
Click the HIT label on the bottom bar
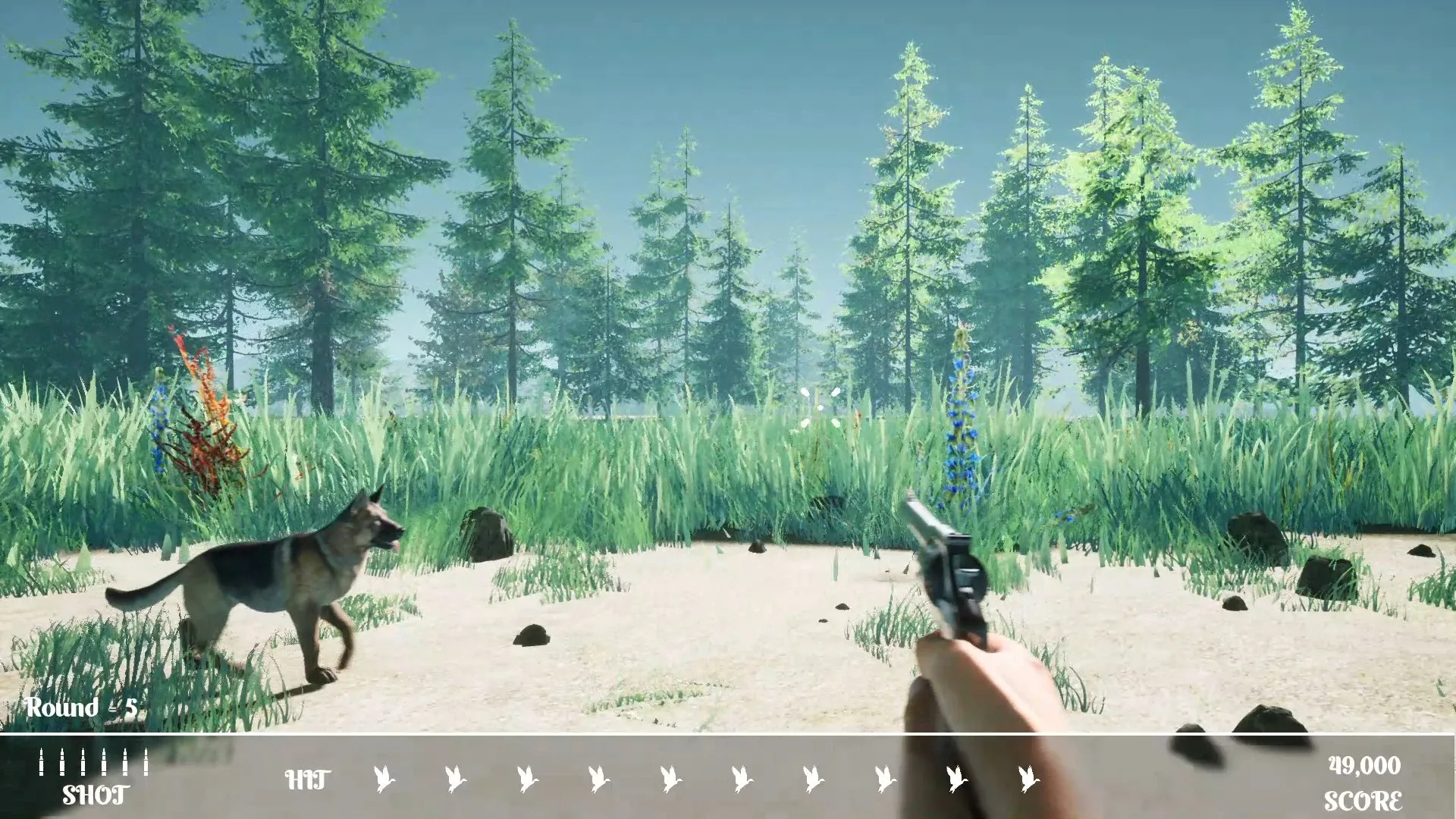[x=307, y=779]
